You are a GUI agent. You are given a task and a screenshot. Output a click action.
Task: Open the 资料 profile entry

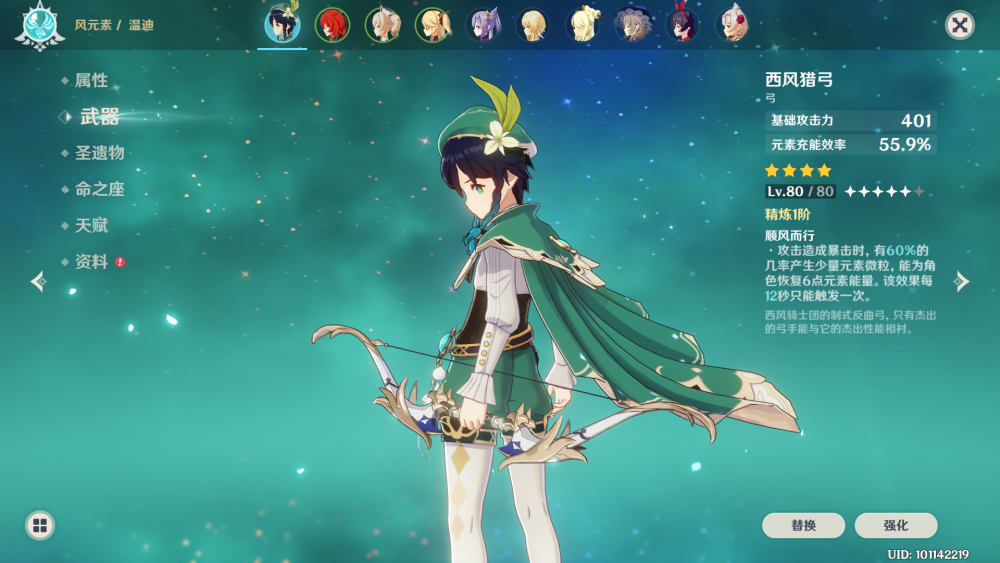[x=91, y=262]
